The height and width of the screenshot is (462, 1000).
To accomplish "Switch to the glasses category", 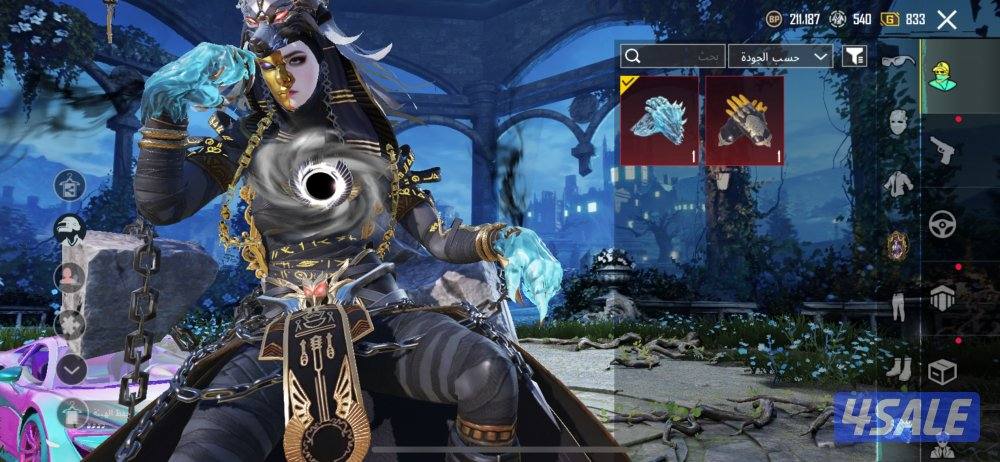I will click(897, 60).
